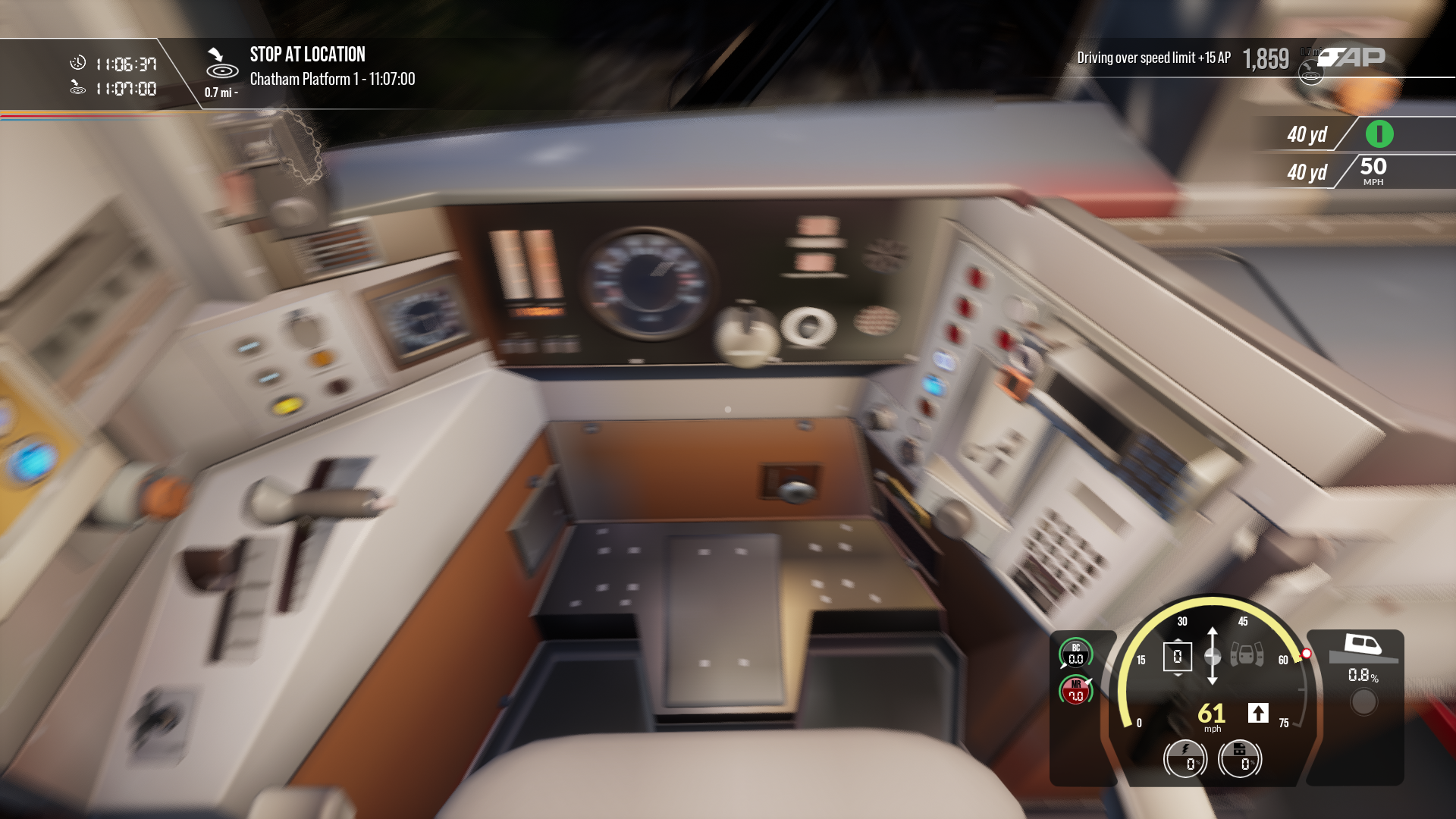This screenshot has width=1456, height=819.
Task: Click the red MR main reservoir gauge
Action: coord(1075,691)
